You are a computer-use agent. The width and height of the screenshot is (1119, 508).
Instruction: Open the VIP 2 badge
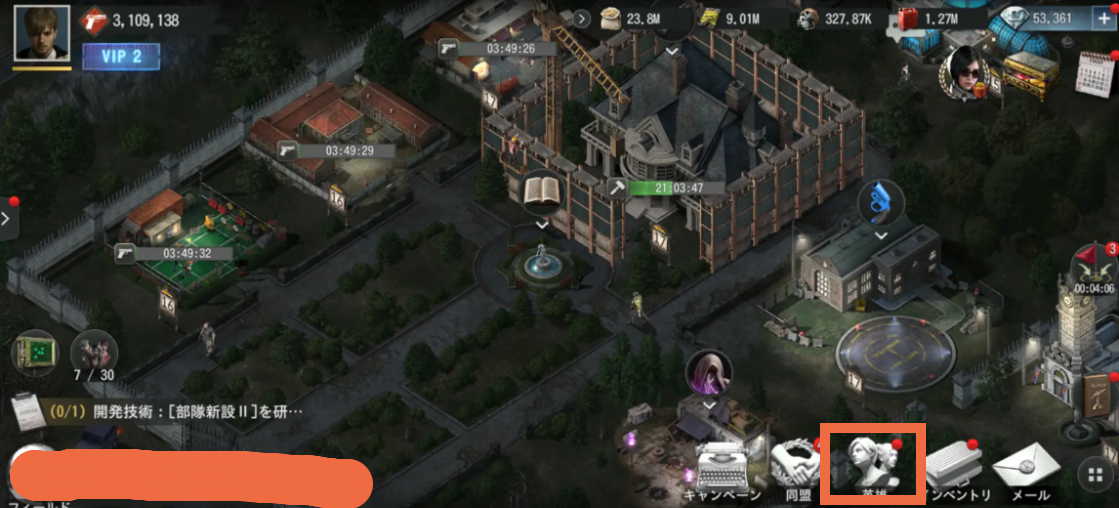pos(121,56)
